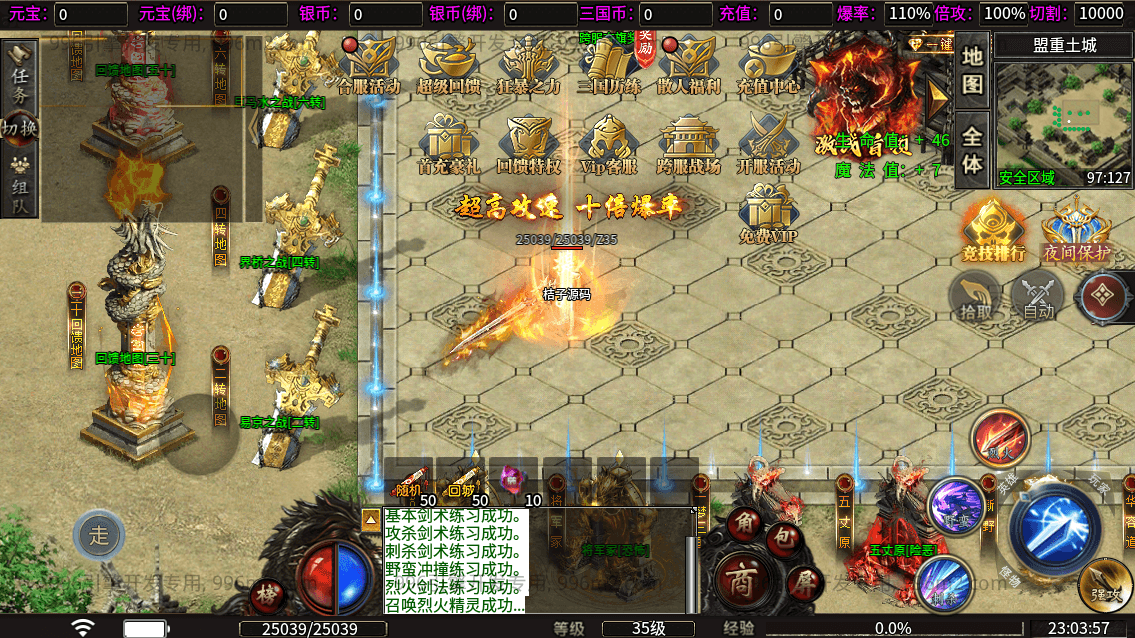Claim the 首充豪礼 first-recharge gift

[447, 145]
